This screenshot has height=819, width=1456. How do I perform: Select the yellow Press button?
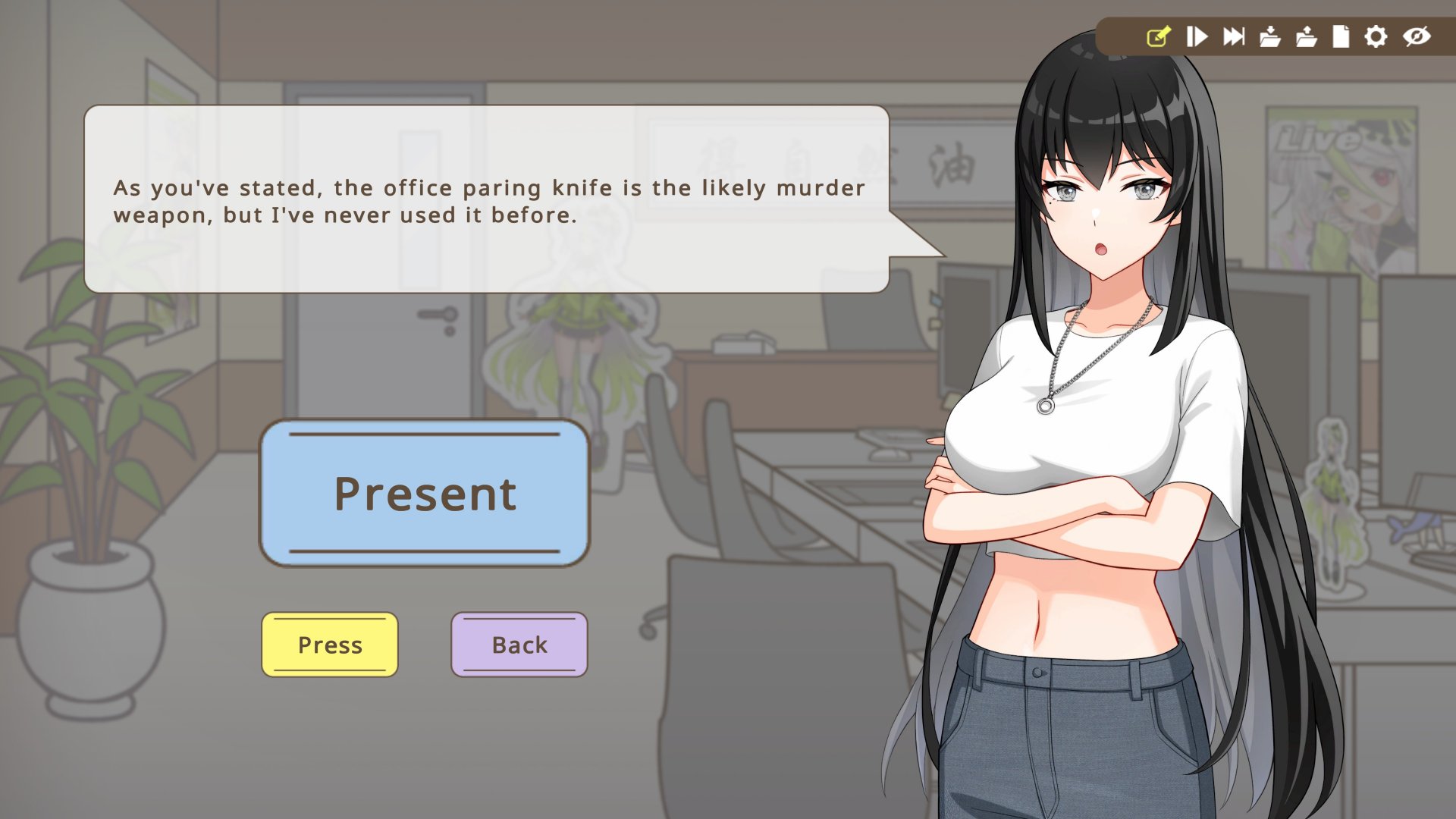pos(330,645)
